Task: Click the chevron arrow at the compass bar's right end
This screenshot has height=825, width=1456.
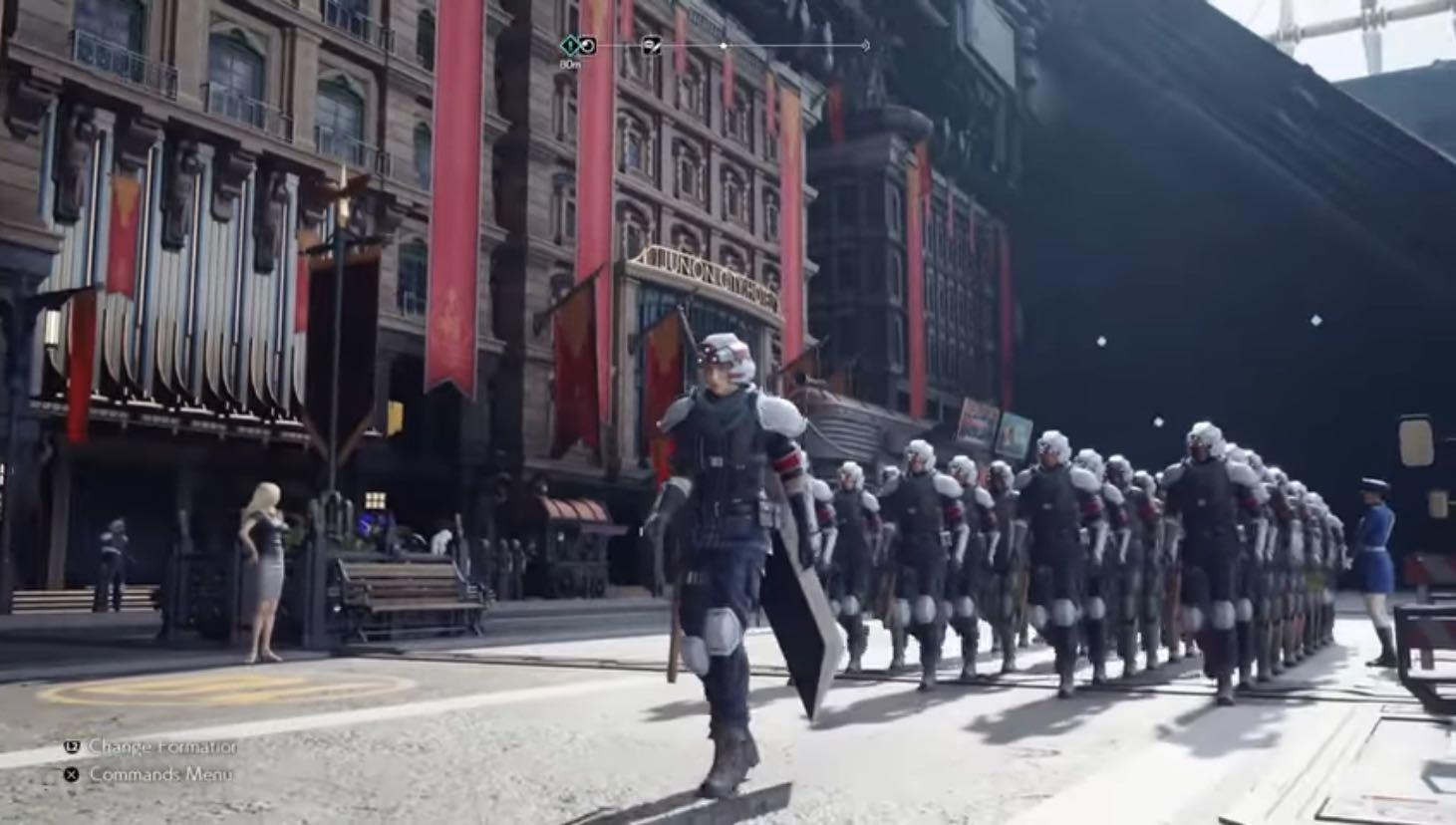Action: click(866, 45)
